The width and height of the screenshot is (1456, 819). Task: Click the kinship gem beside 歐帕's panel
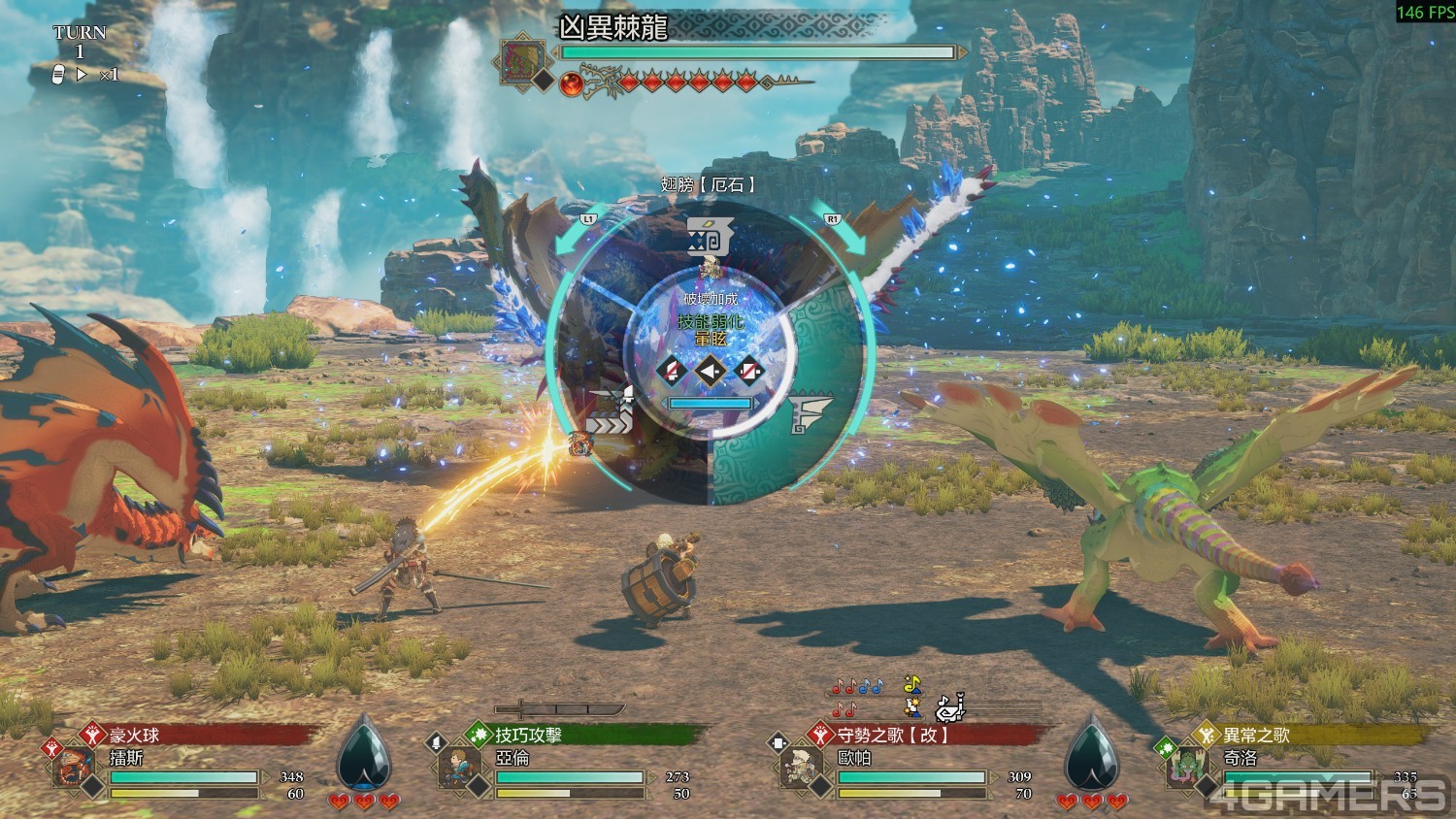tap(1091, 752)
